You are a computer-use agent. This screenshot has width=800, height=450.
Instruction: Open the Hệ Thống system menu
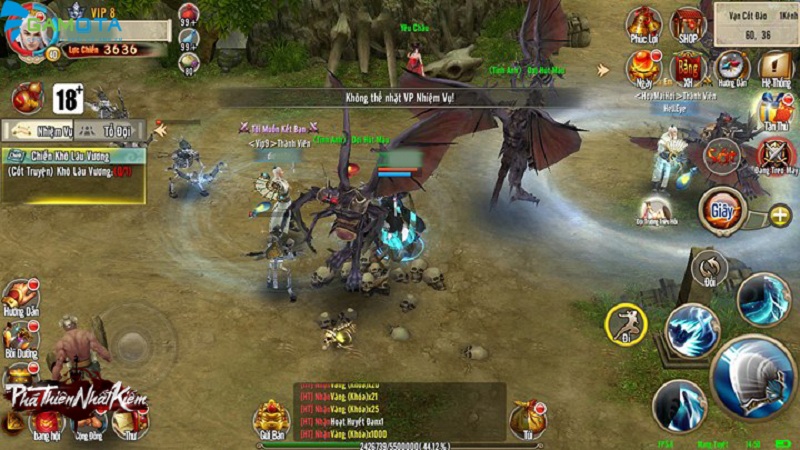click(775, 67)
